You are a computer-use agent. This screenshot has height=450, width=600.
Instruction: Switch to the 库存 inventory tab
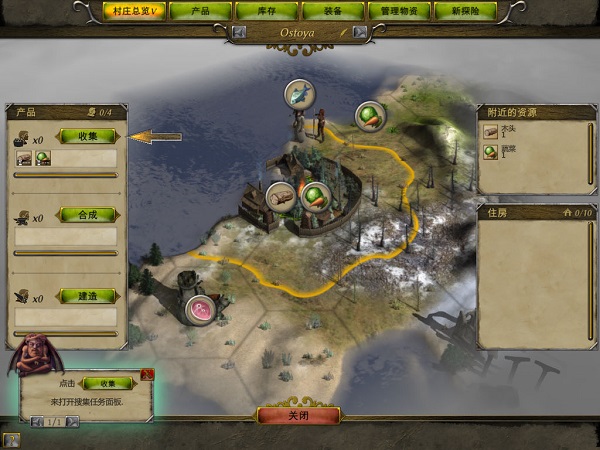point(267,11)
